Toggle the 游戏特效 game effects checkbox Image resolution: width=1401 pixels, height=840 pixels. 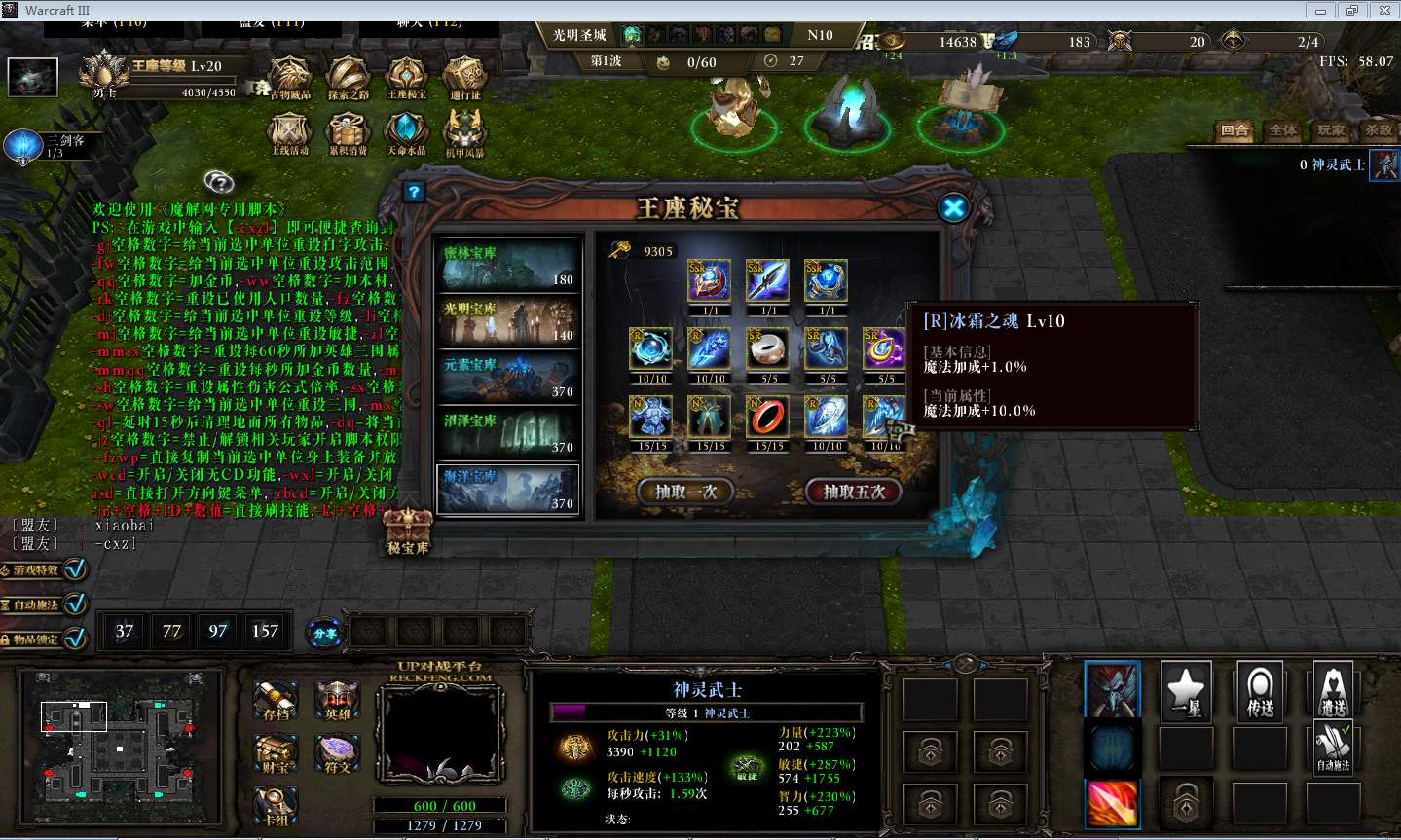click(75, 569)
